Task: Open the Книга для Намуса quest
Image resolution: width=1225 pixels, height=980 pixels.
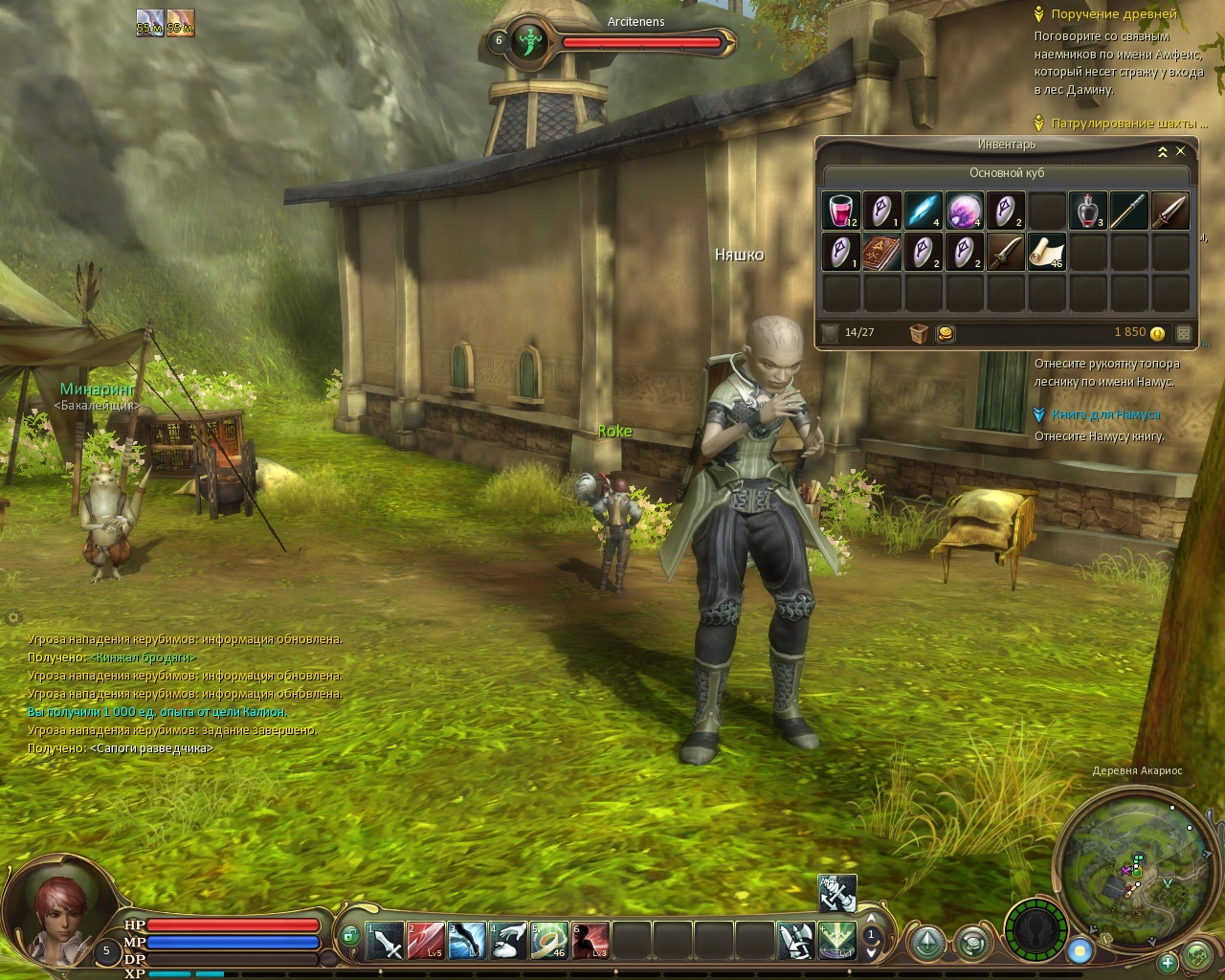Action: (x=1104, y=414)
